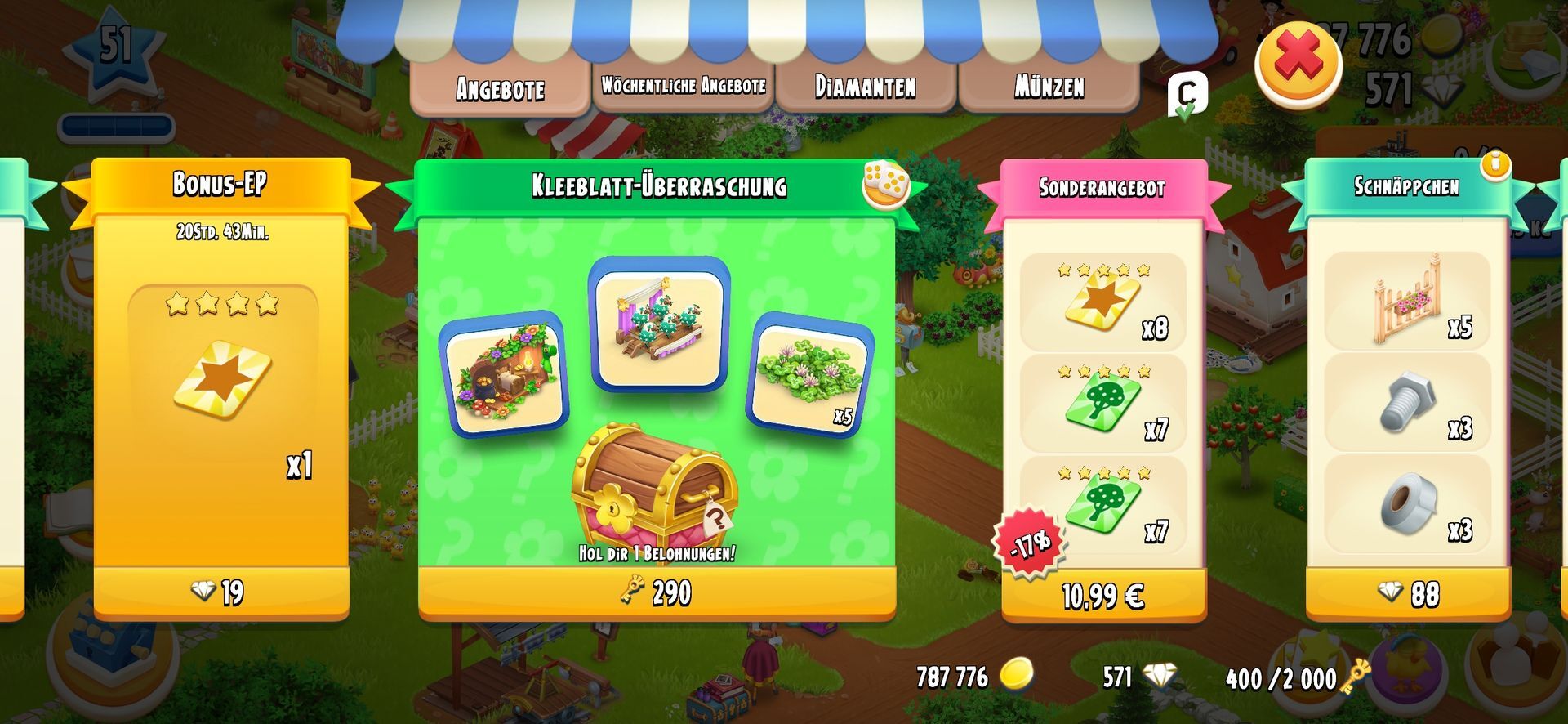Switch to the Angebote tab
Viewport: 1568px width, 724px height.
(x=500, y=87)
